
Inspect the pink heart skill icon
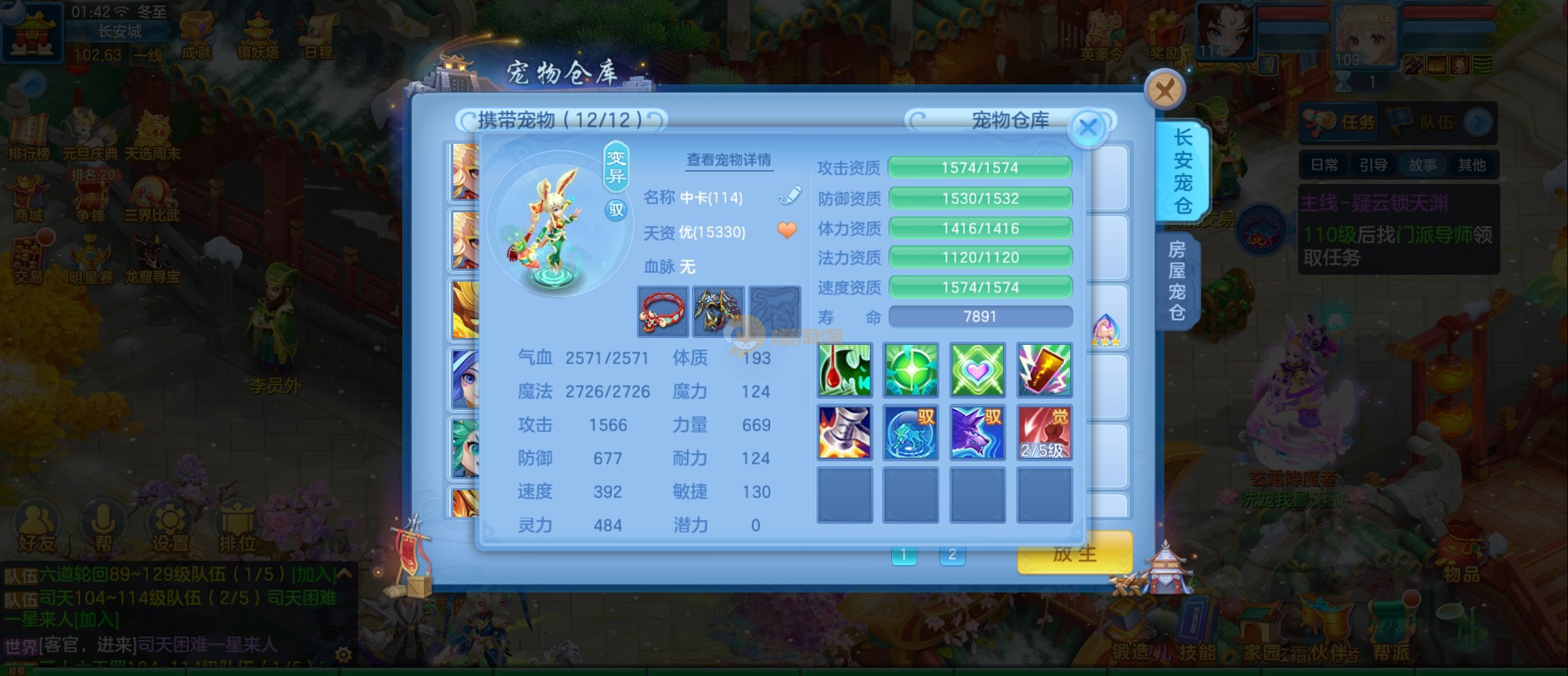click(x=977, y=370)
